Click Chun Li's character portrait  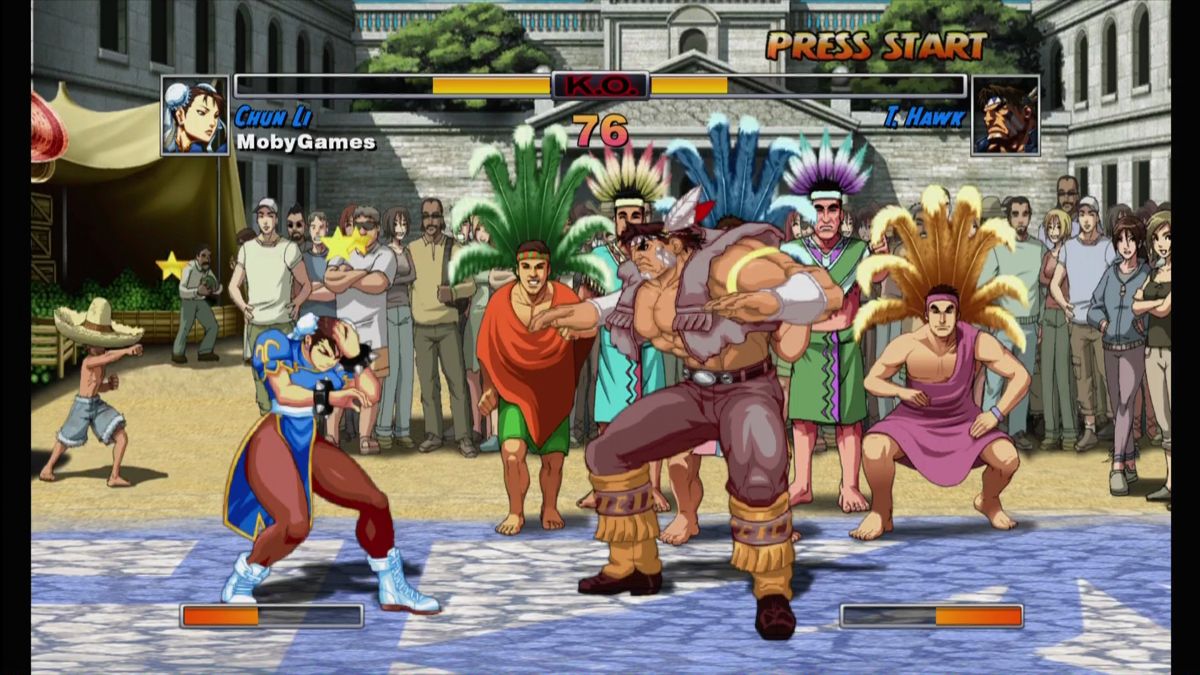coord(195,116)
